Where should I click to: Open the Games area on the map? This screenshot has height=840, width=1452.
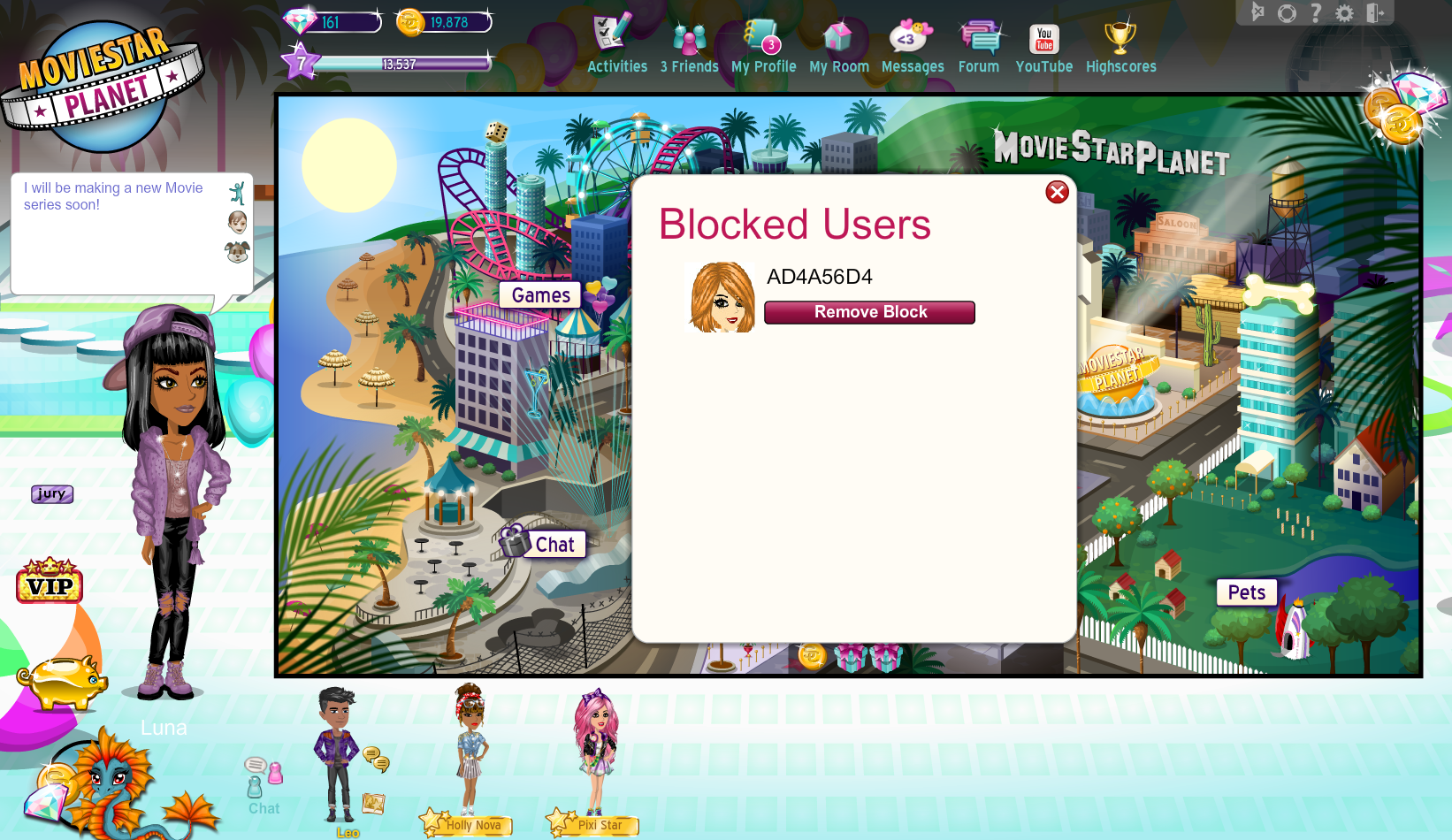coord(540,295)
